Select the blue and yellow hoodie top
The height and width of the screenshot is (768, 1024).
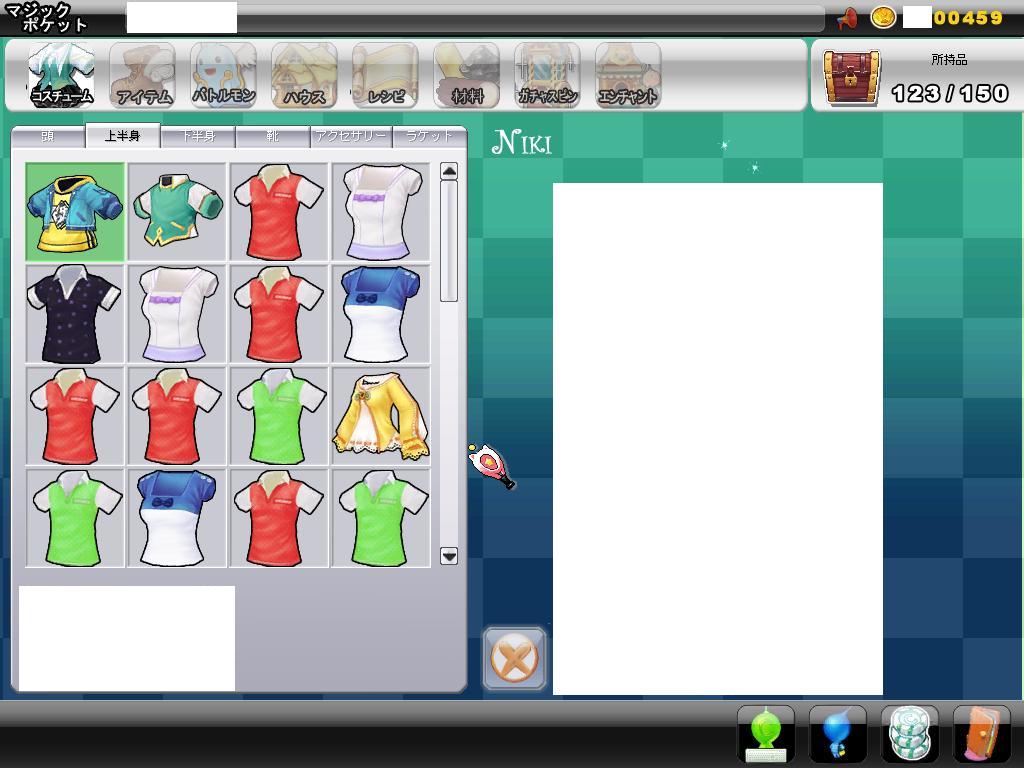click(x=75, y=212)
